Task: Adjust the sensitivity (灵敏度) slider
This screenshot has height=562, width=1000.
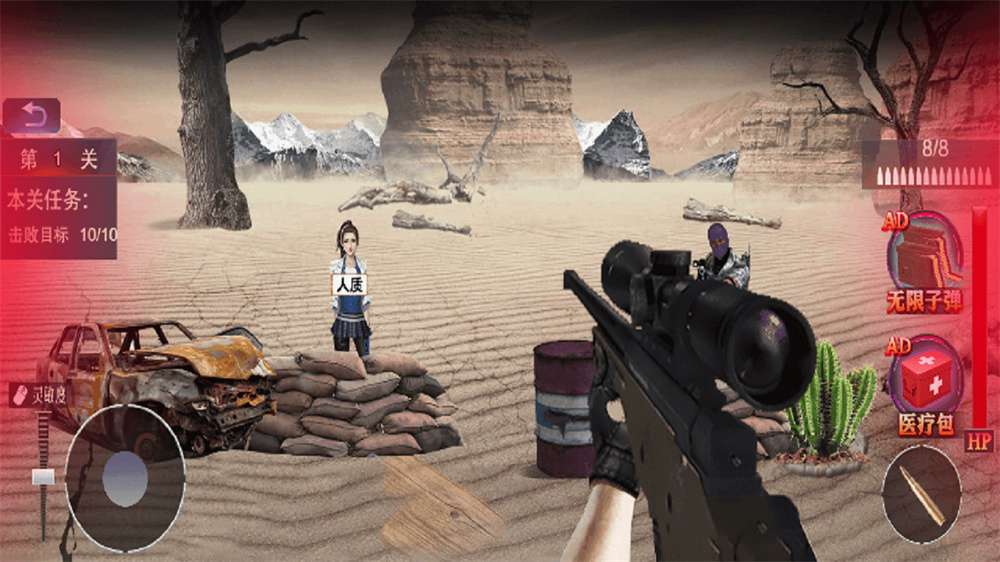Action: (x=43, y=477)
